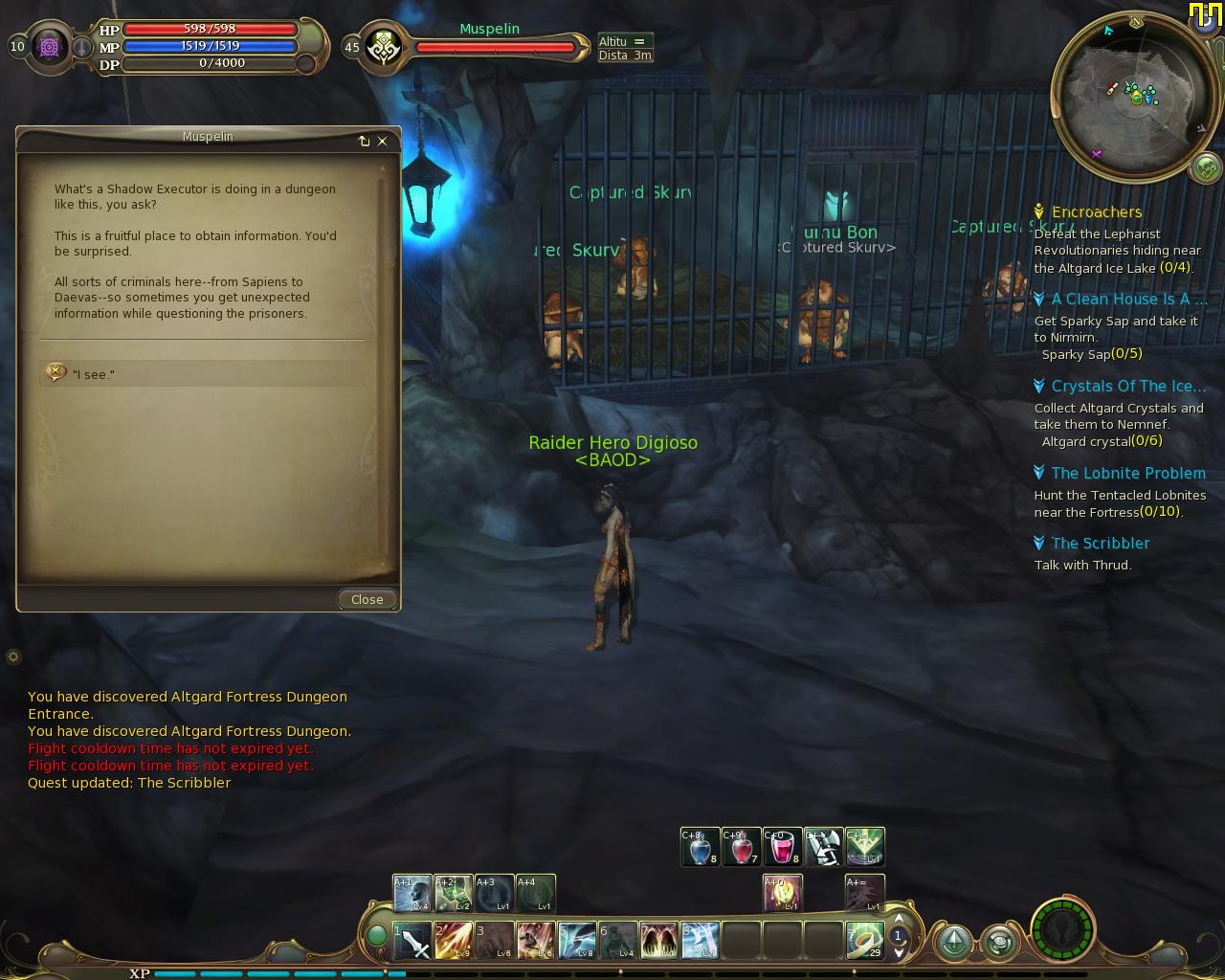Use the pink jar item bound to C+0
The height and width of the screenshot is (980, 1225).
782,847
